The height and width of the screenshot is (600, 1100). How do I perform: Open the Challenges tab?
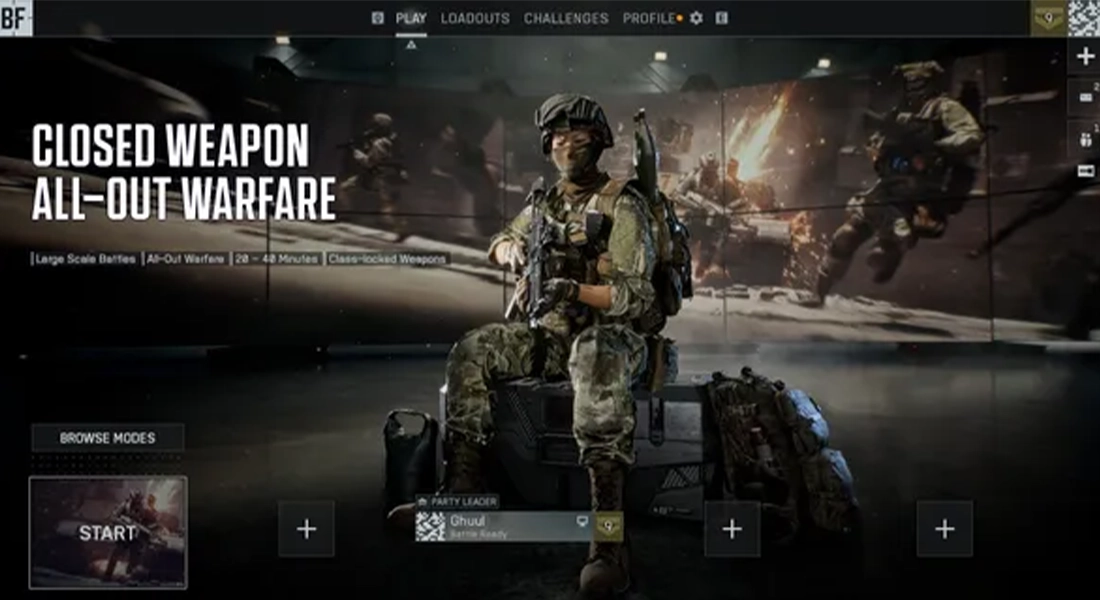[566, 18]
